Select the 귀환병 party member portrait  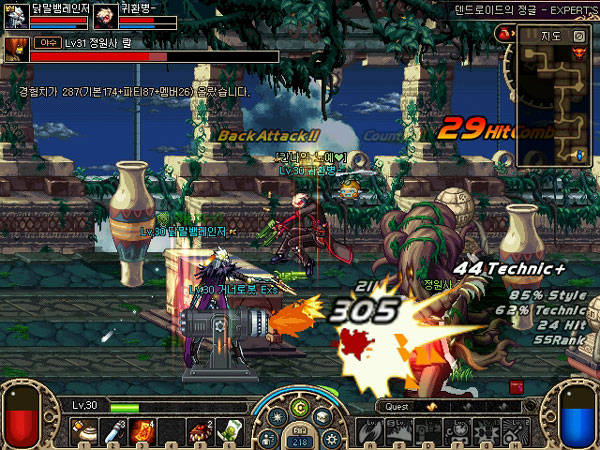coord(104,16)
